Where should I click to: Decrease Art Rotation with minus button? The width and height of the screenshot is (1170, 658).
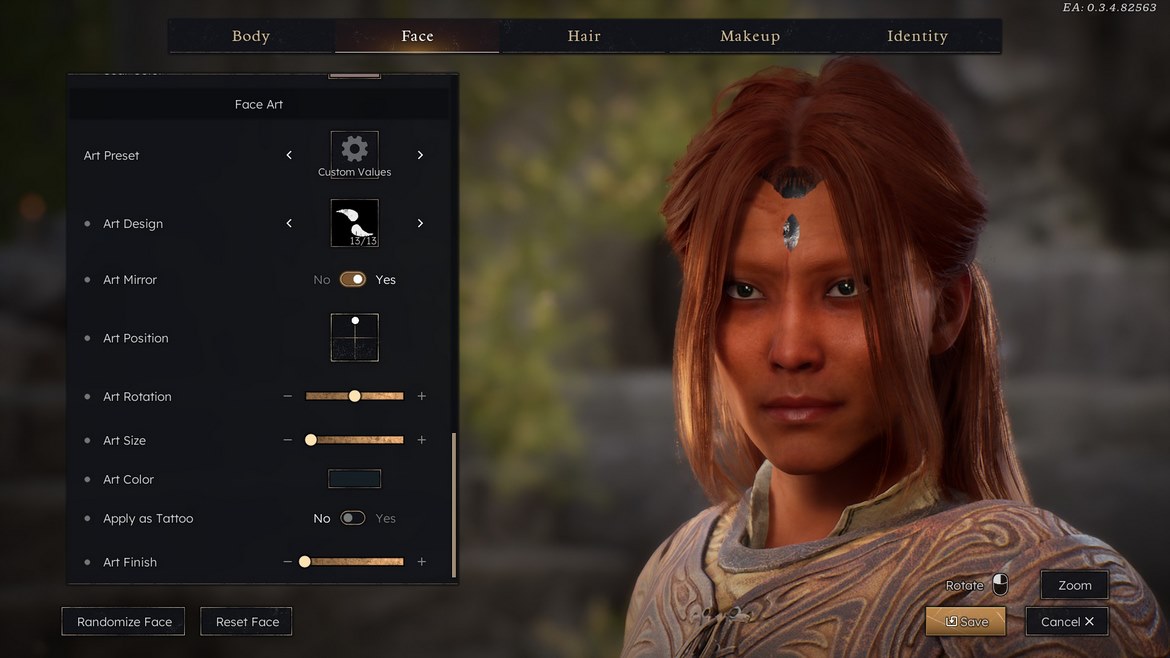click(x=288, y=397)
